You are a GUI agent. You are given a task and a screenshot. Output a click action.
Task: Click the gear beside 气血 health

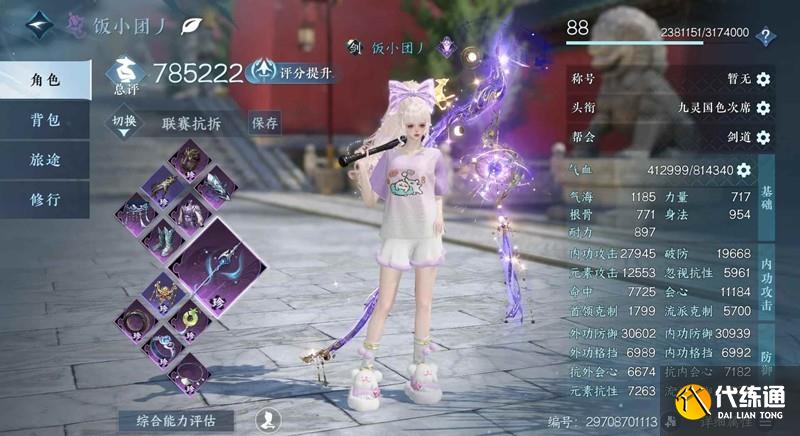[743, 170]
